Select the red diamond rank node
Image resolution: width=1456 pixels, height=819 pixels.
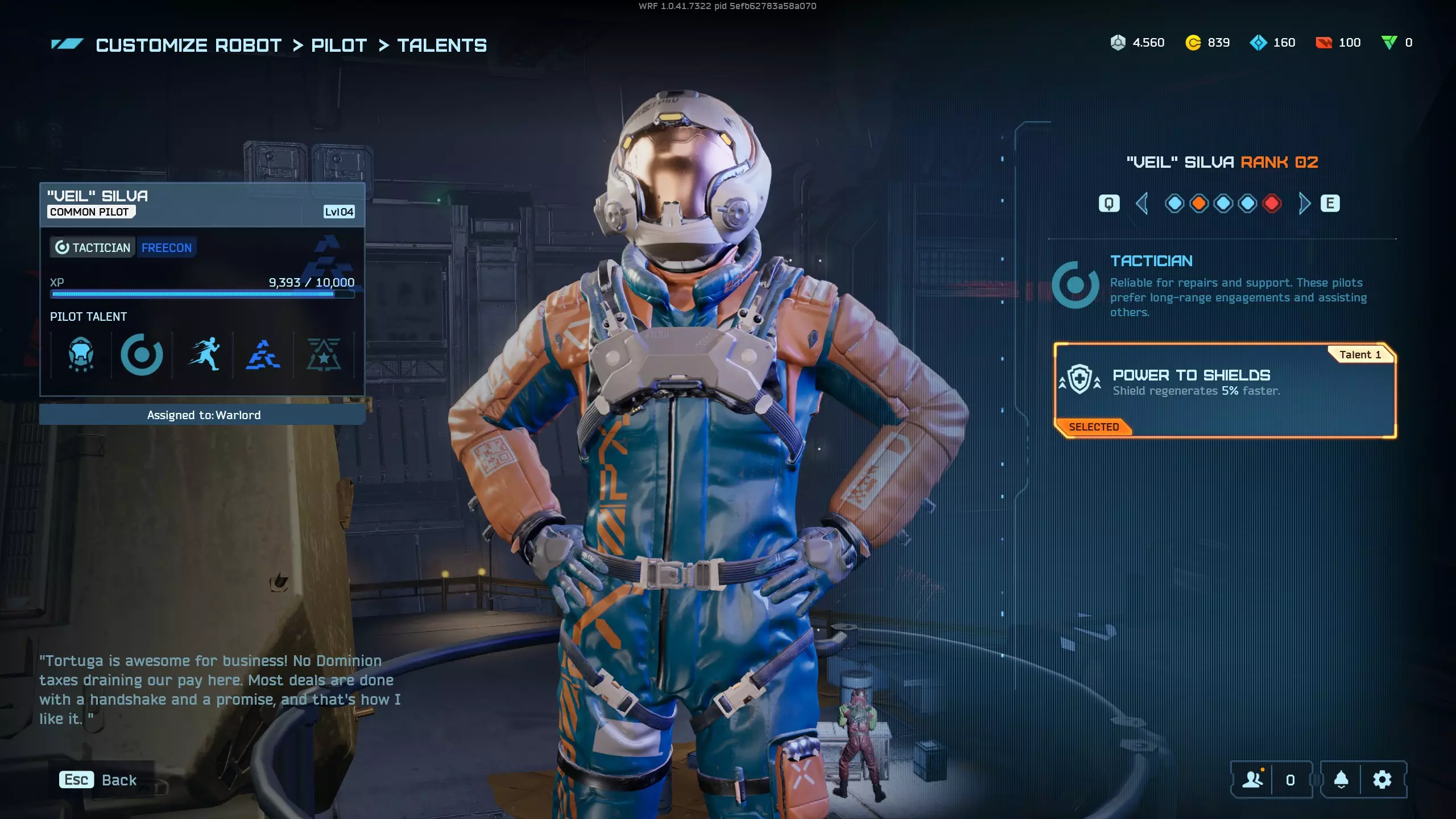tap(1272, 204)
